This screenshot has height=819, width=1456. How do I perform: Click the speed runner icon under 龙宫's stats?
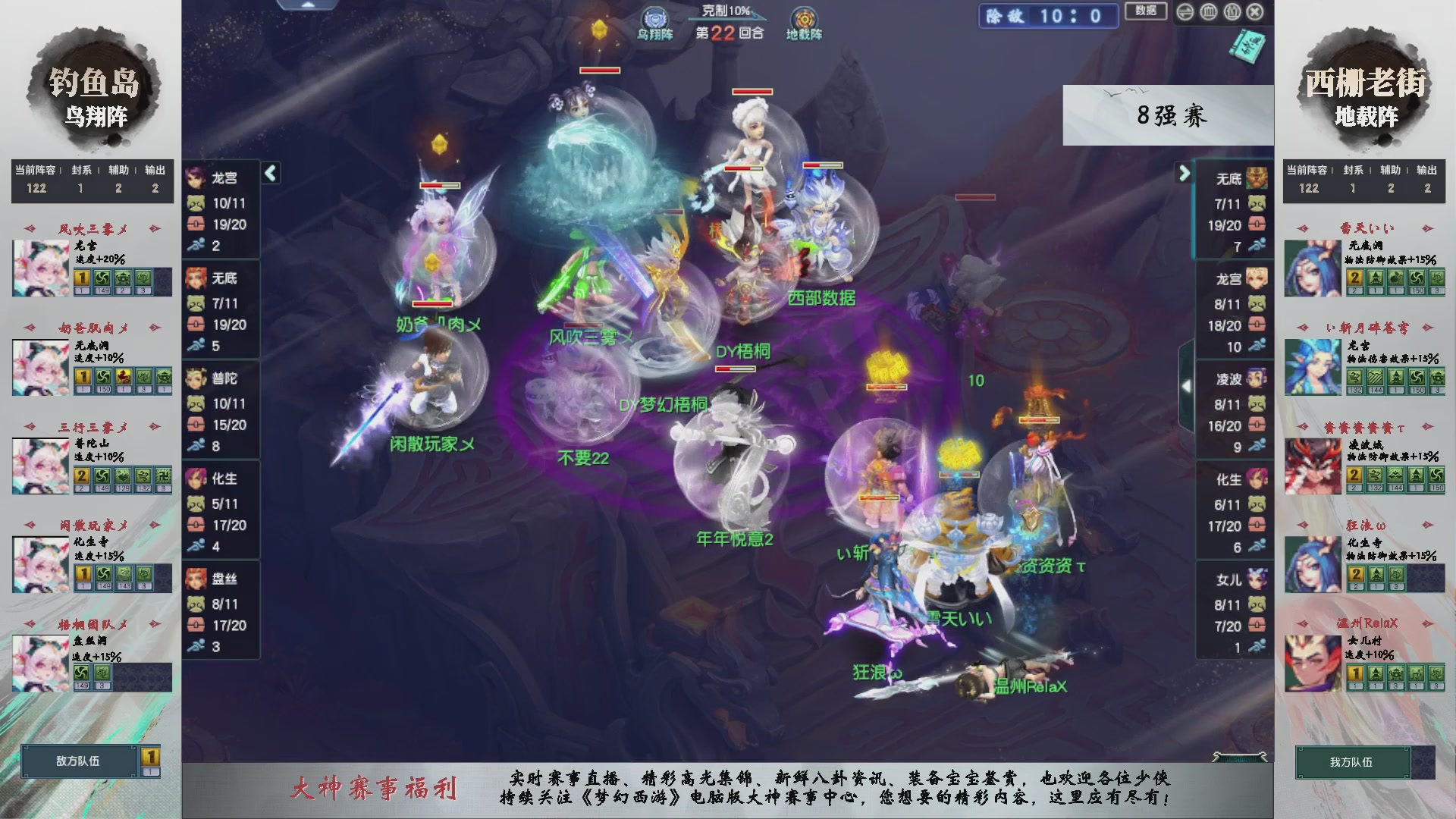[x=196, y=243]
